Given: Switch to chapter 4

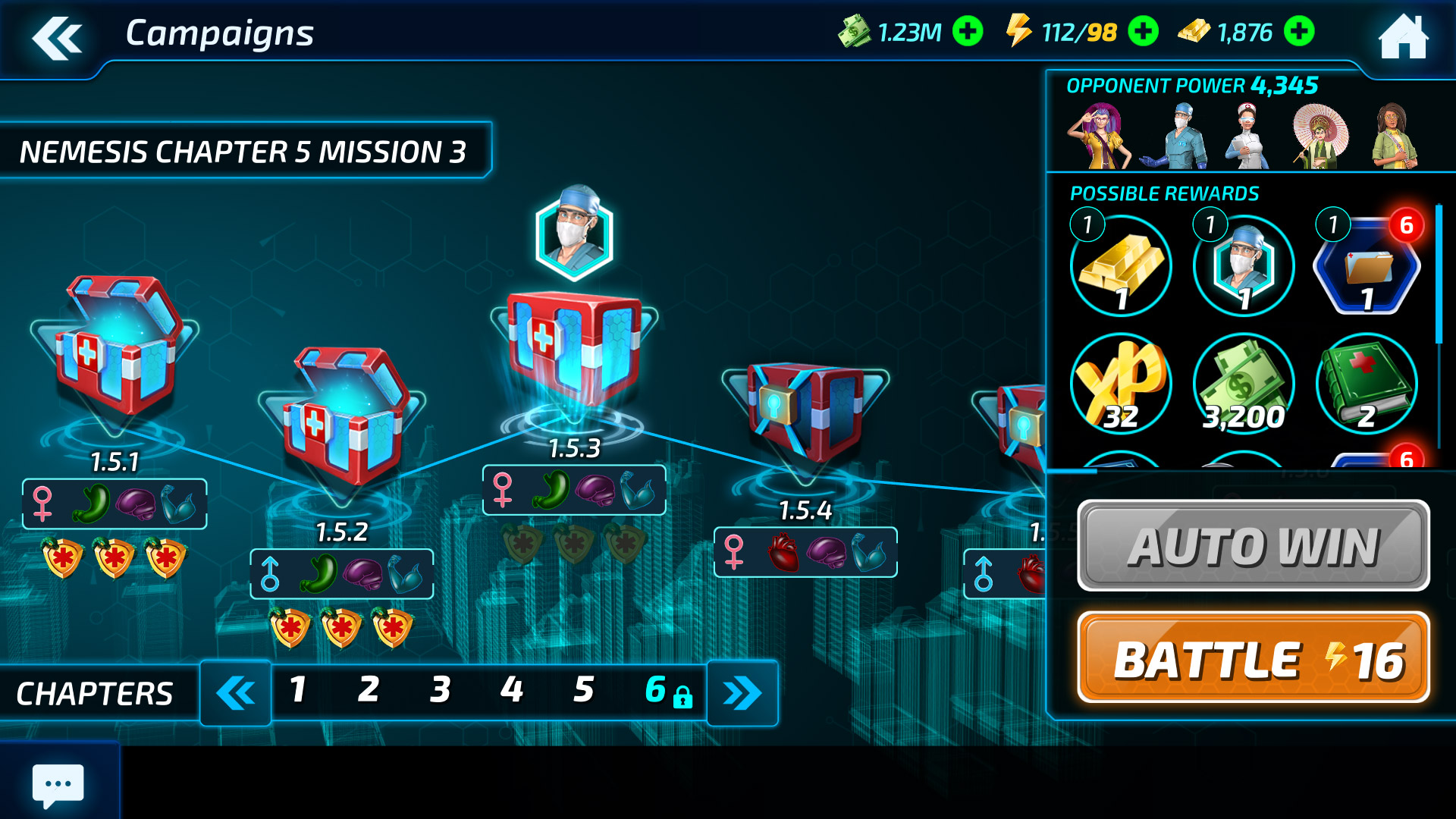Looking at the screenshot, I should point(512,690).
